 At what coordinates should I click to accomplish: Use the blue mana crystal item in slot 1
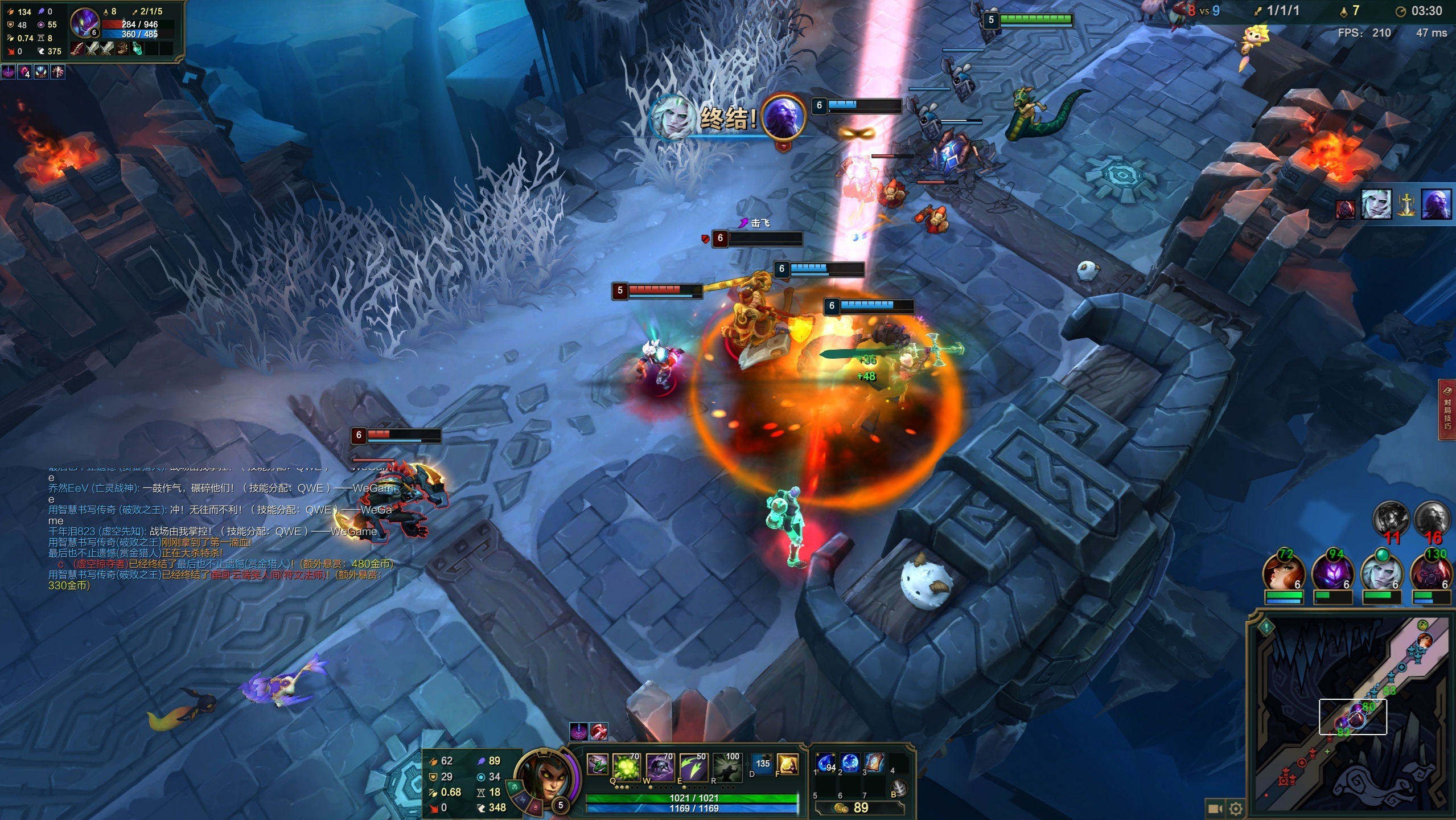tap(826, 762)
